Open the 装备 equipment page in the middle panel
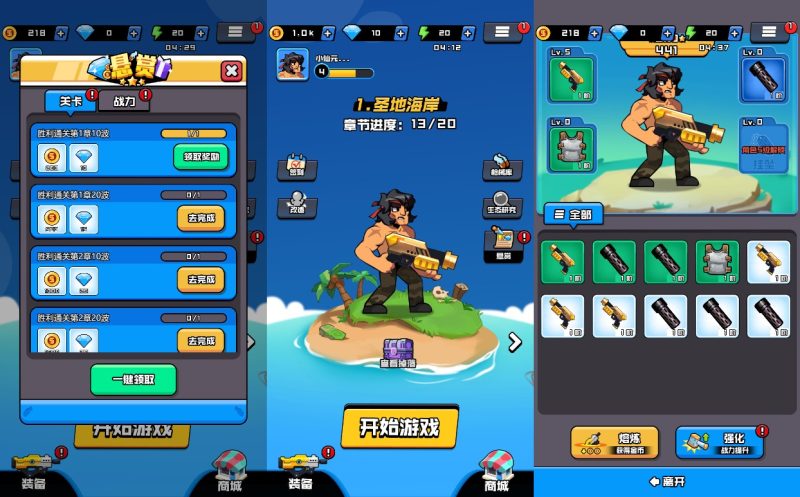Viewport: 800px width, 497px height. tap(300, 470)
